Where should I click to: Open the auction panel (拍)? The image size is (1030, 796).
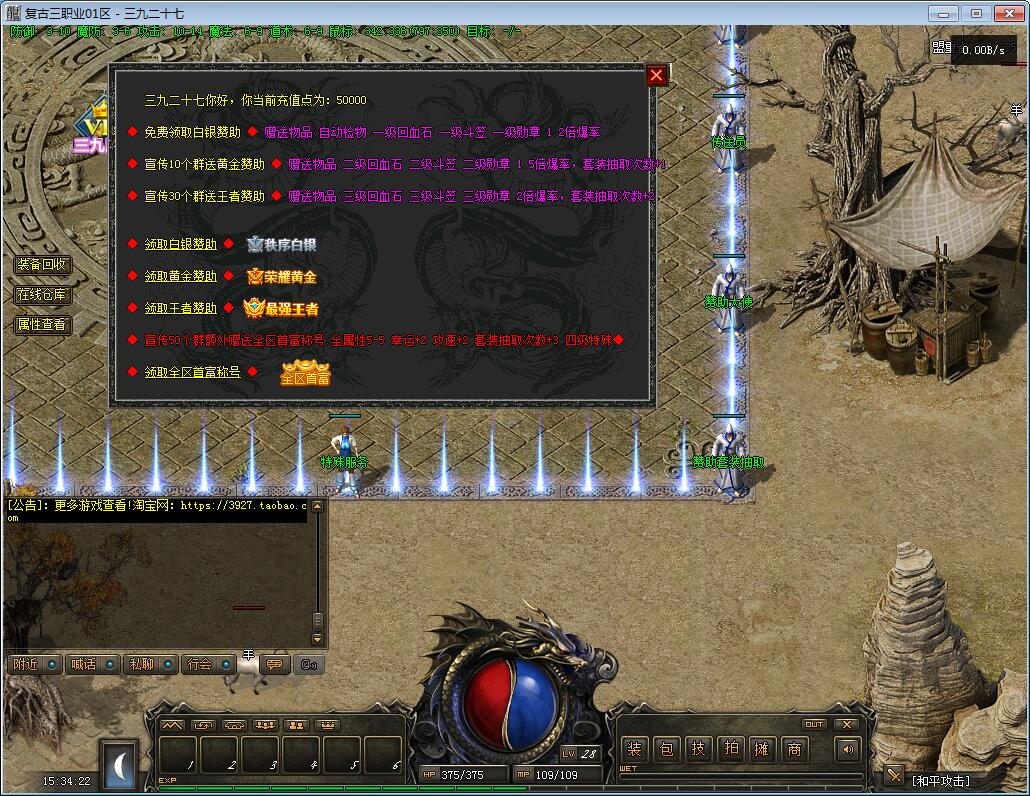click(x=731, y=749)
